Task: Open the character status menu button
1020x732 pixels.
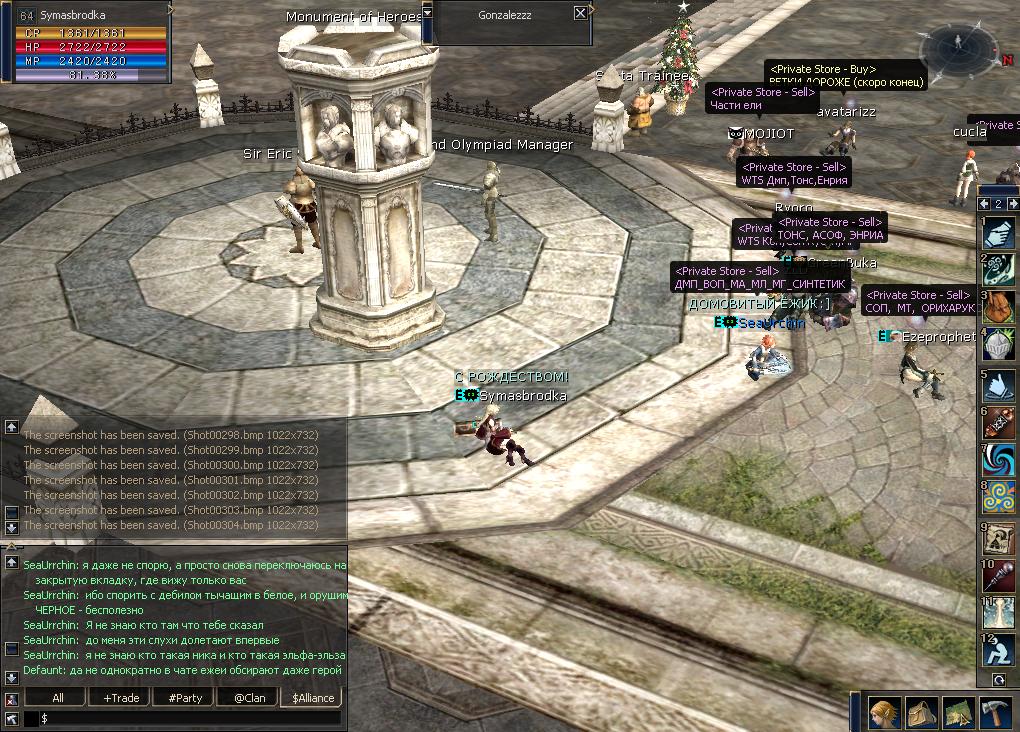Action: tap(886, 711)
